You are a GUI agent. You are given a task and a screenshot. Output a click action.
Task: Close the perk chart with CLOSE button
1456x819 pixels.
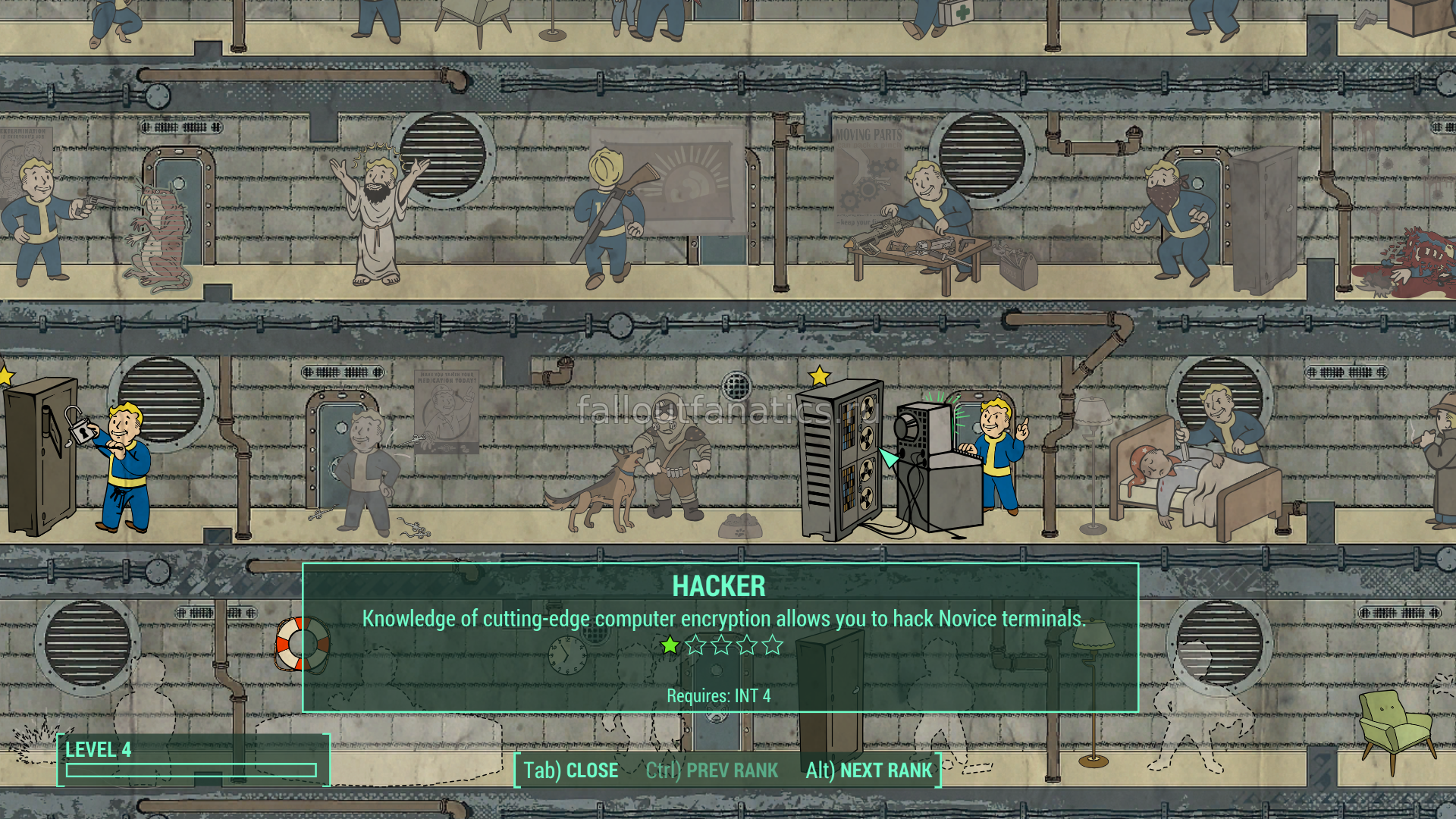pos(571,770)
